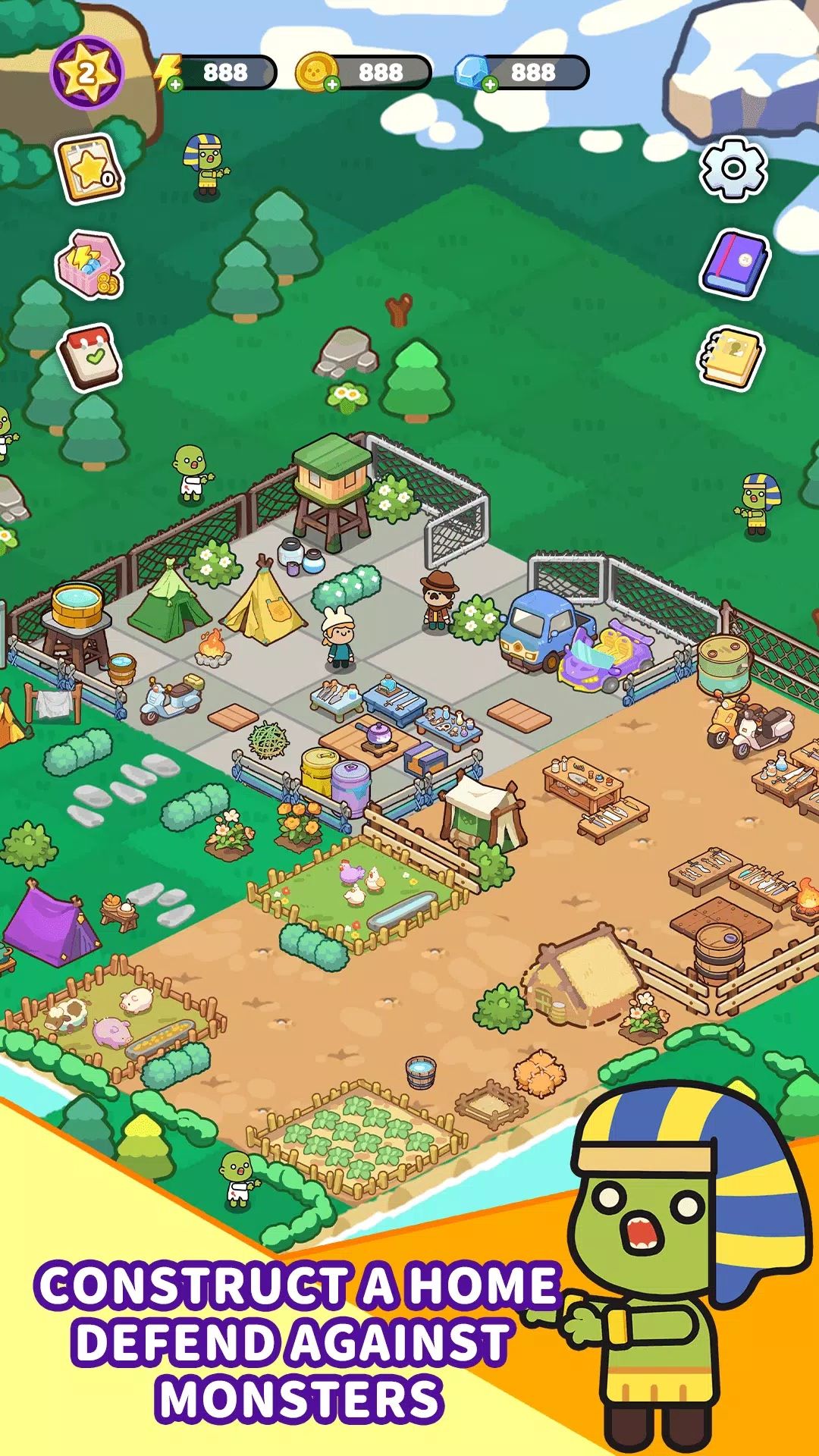Check the daily calendar check-in icon
Viewport: 819px width, 1456px height.
90,358
